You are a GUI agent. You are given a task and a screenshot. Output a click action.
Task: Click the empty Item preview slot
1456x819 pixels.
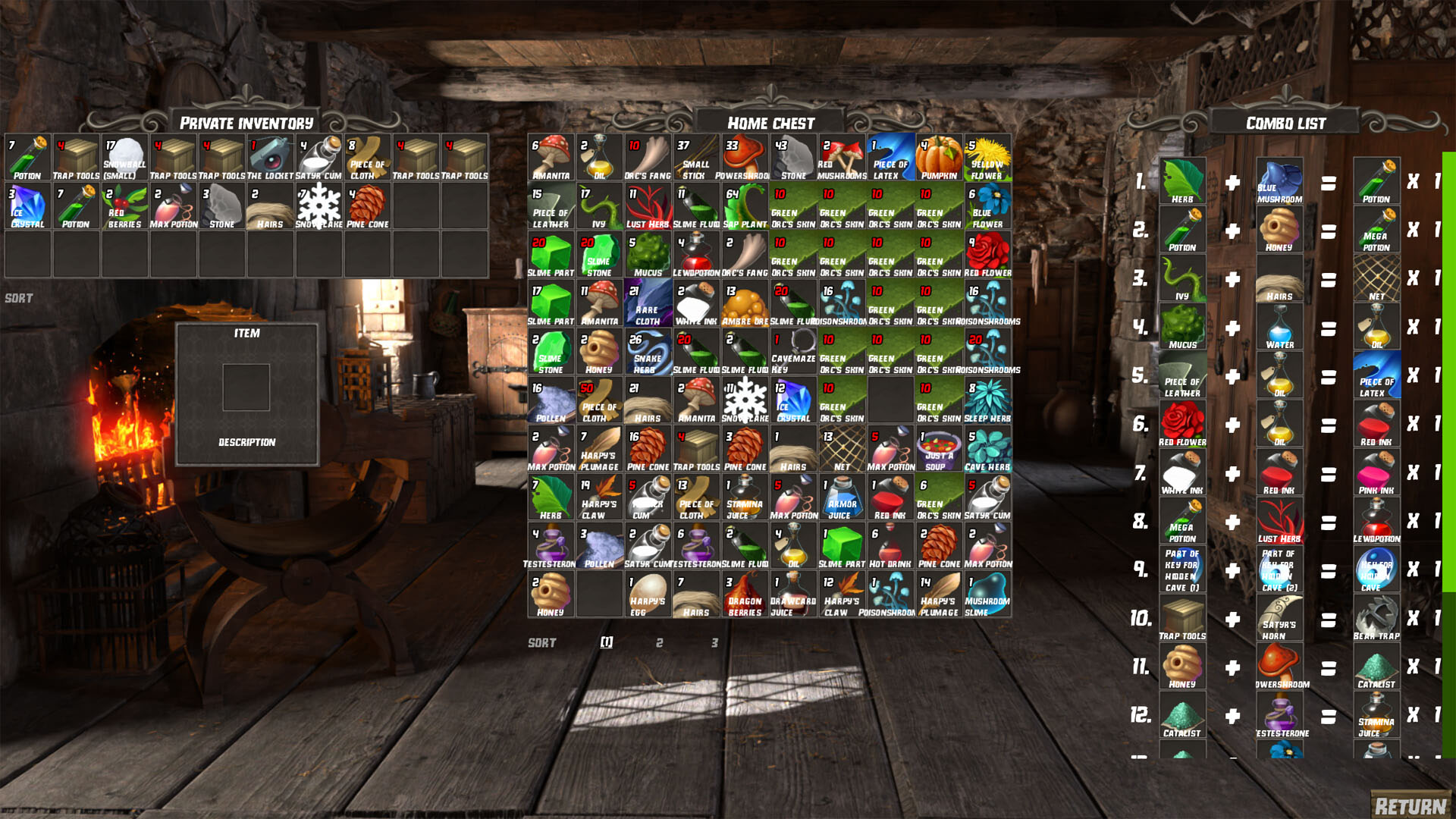click(247, 387)
